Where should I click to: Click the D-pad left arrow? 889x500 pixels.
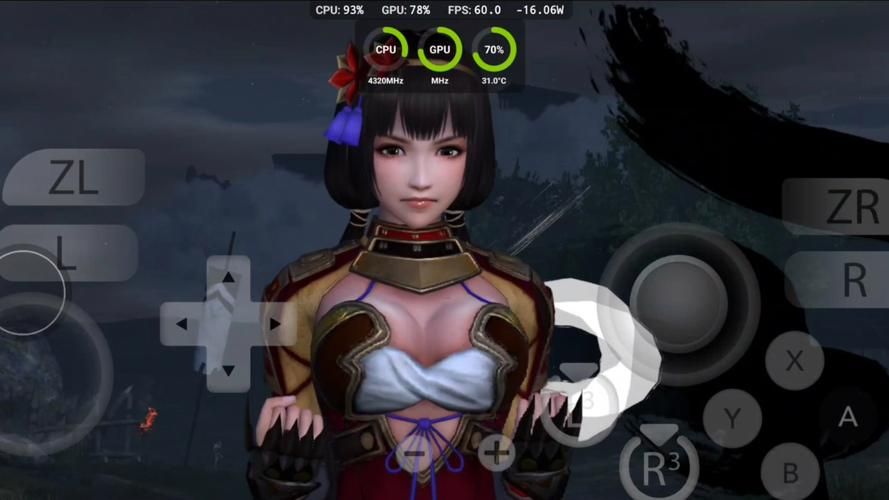coord(181,324)
